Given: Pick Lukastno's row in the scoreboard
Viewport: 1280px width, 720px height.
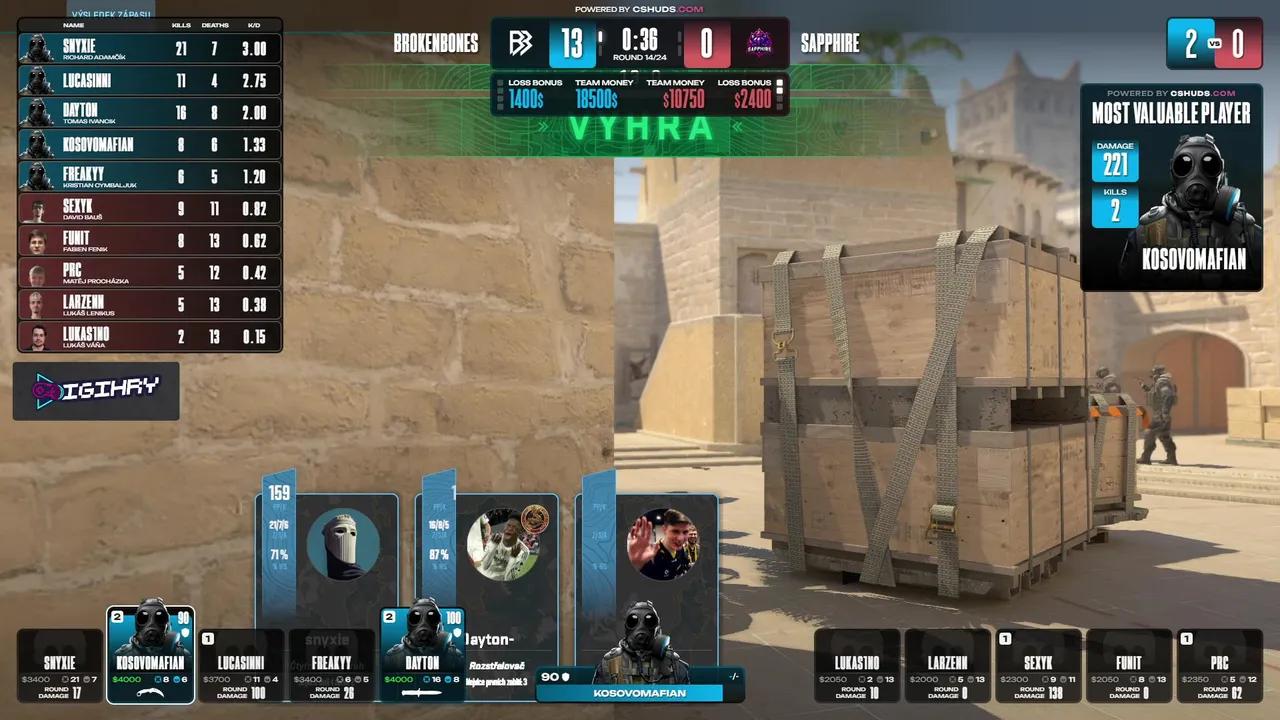Looking at the screenshot, I should pyautogui.click(x=150, y=337).
